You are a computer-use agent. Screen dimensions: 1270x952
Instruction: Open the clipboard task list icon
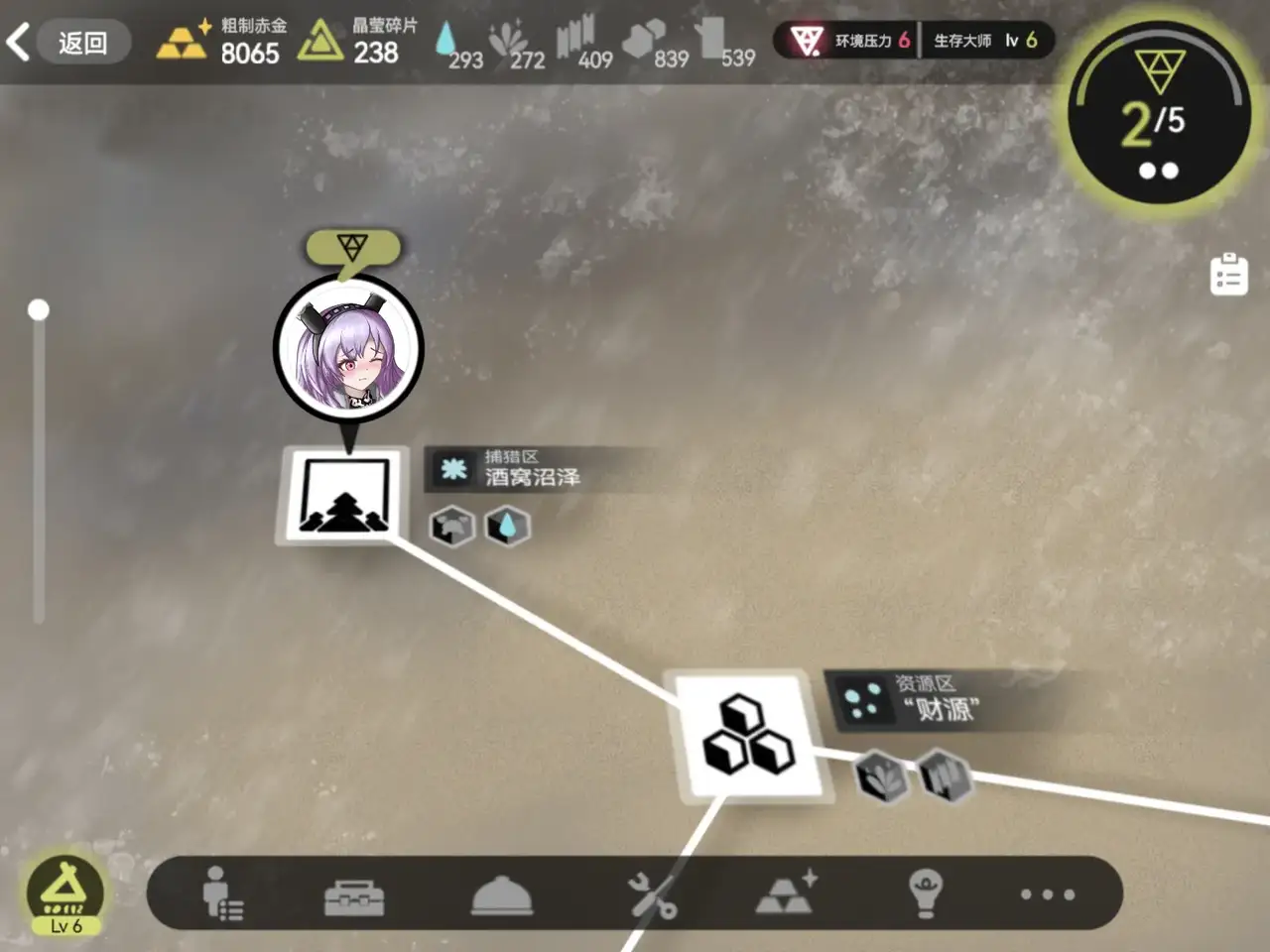pos(1228,275)
